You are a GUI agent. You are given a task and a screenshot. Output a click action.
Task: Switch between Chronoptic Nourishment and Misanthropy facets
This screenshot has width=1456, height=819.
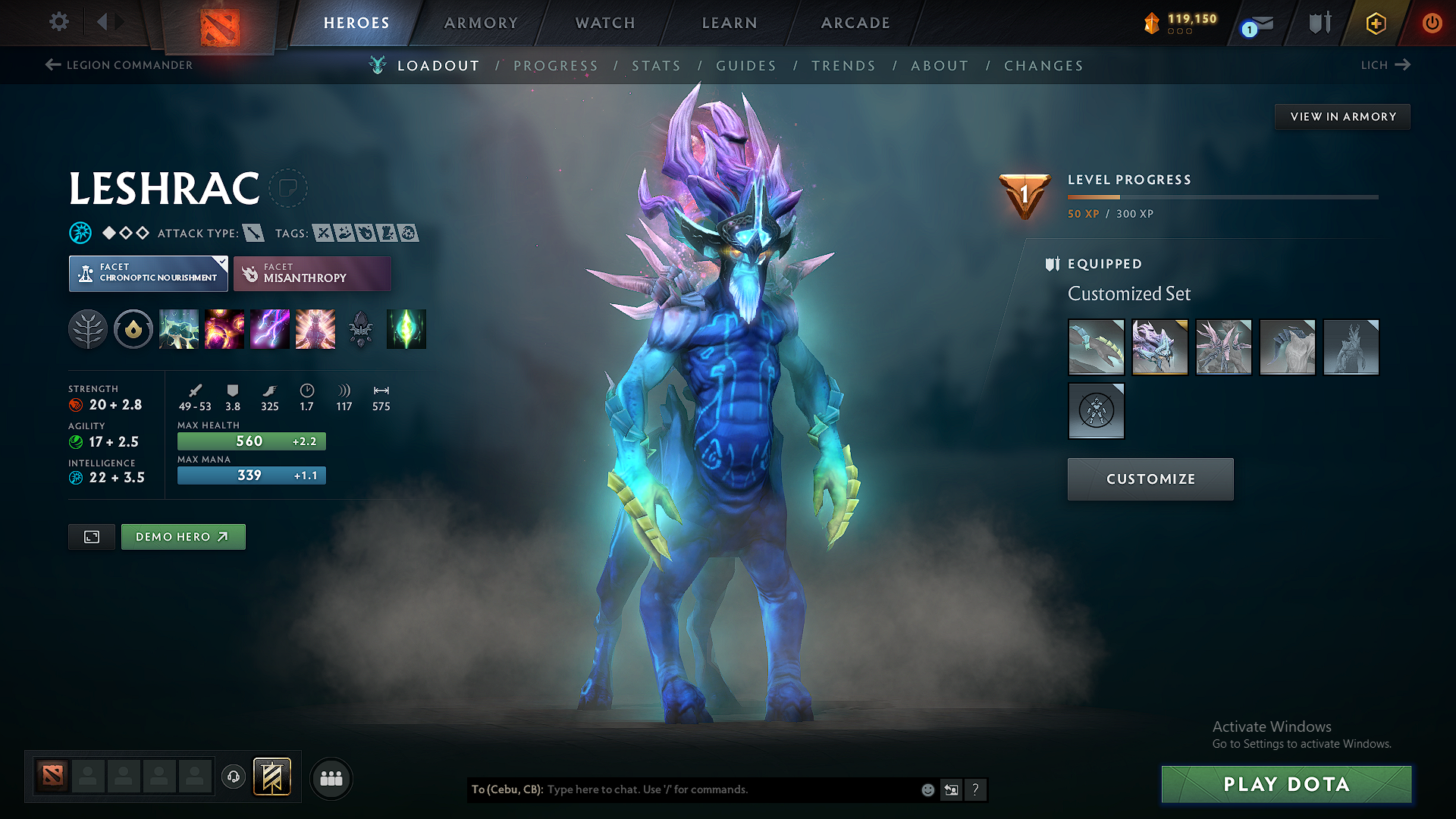pos(312,273)
